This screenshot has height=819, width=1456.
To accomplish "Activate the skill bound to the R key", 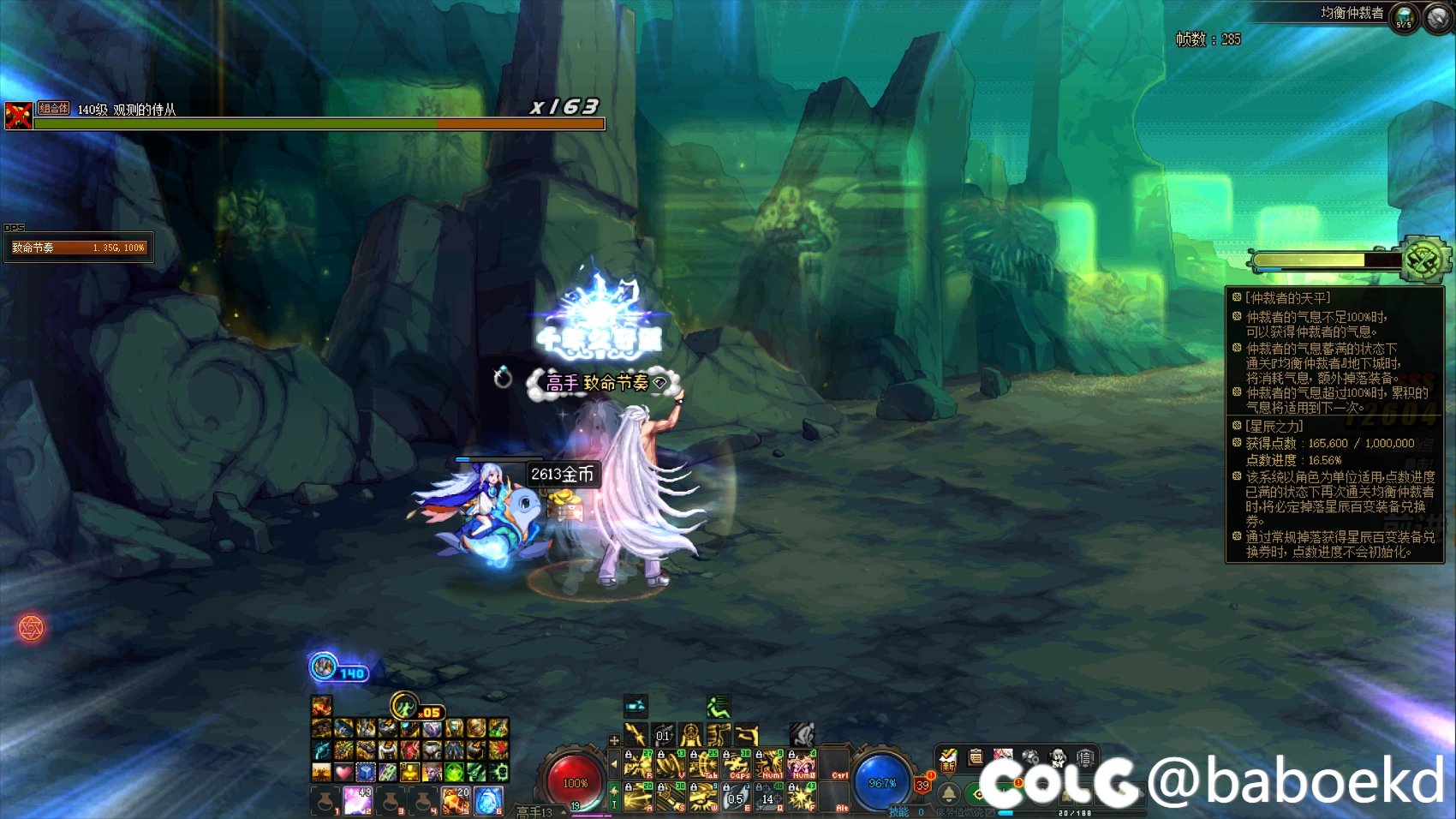I will [638, 763].
